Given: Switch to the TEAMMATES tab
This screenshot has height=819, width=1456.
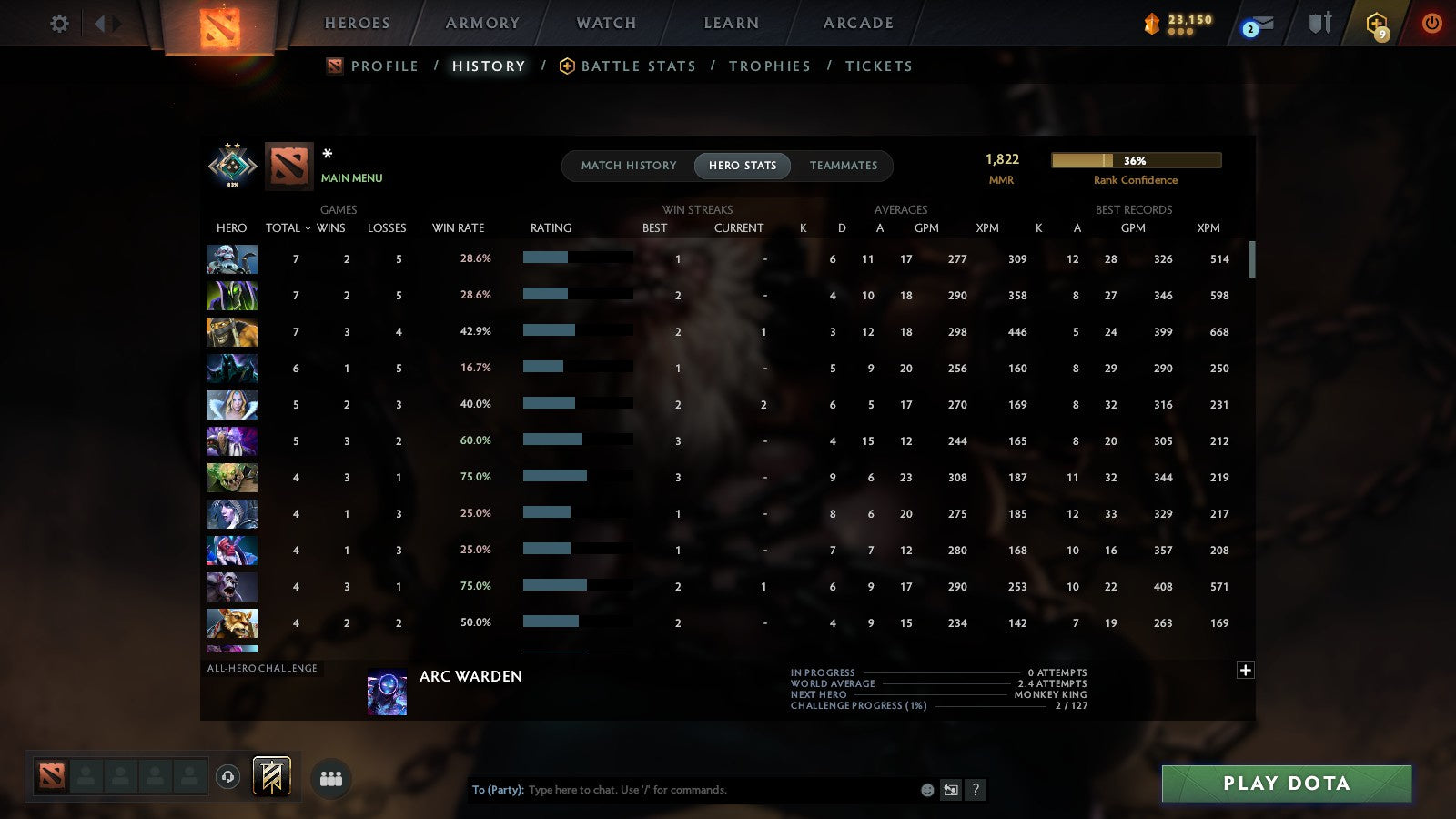Looking at the screenshot, I should (x=843, y=166).
